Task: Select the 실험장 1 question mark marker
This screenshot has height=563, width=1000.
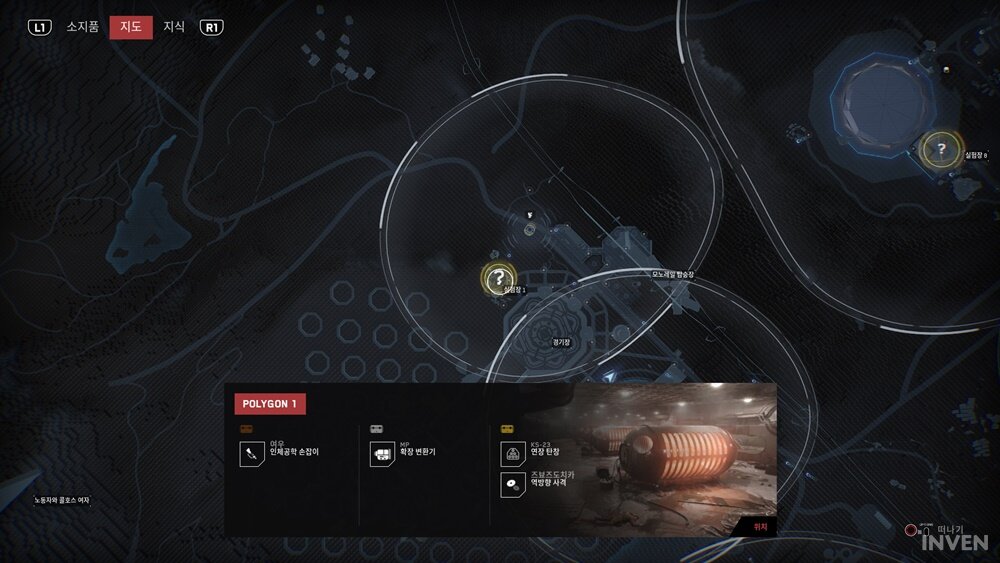Action: pos(497,279)
